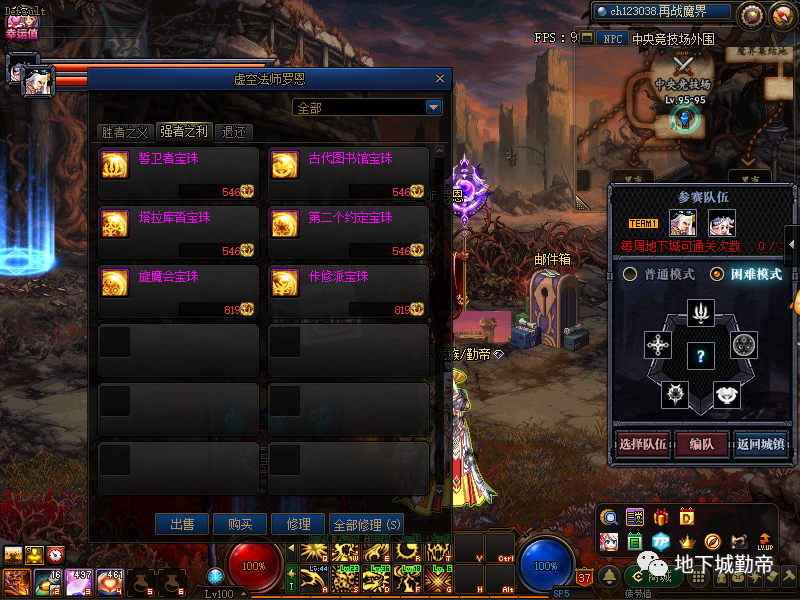
Task: Select 普通模式 normal mode
Action: 659,274
